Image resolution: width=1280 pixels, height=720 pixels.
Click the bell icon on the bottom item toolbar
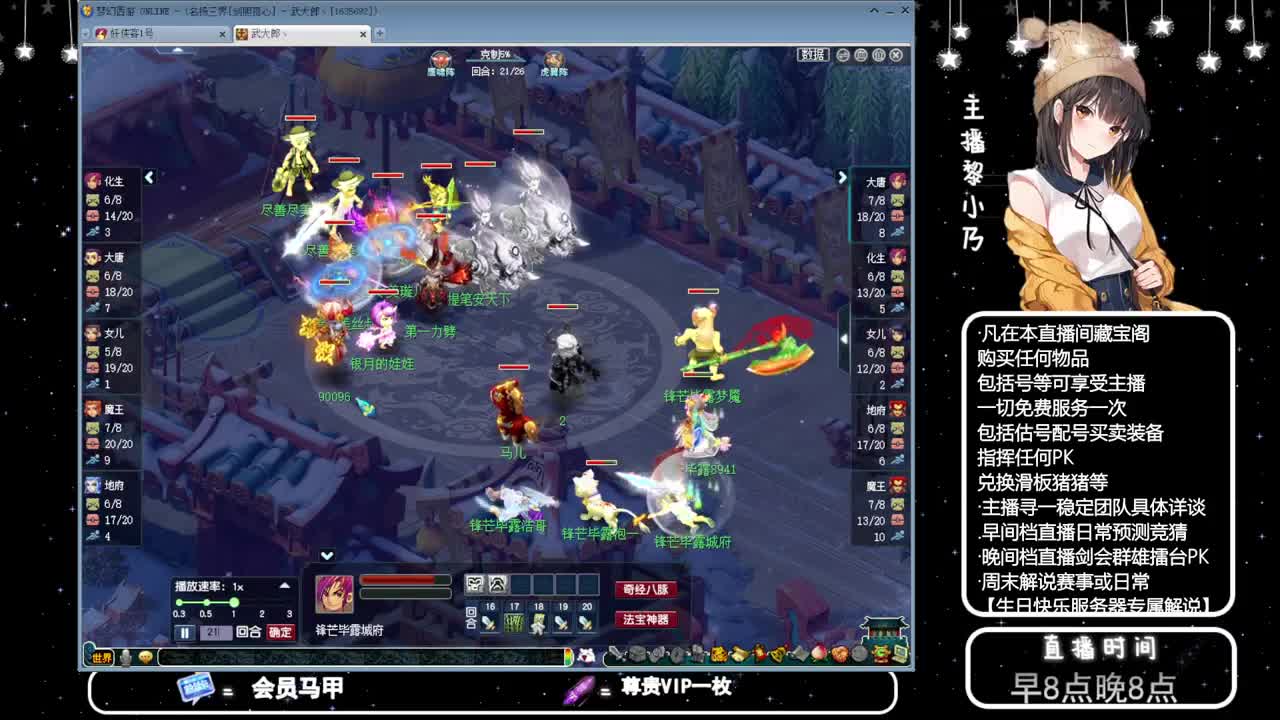(x=775, y=654)
